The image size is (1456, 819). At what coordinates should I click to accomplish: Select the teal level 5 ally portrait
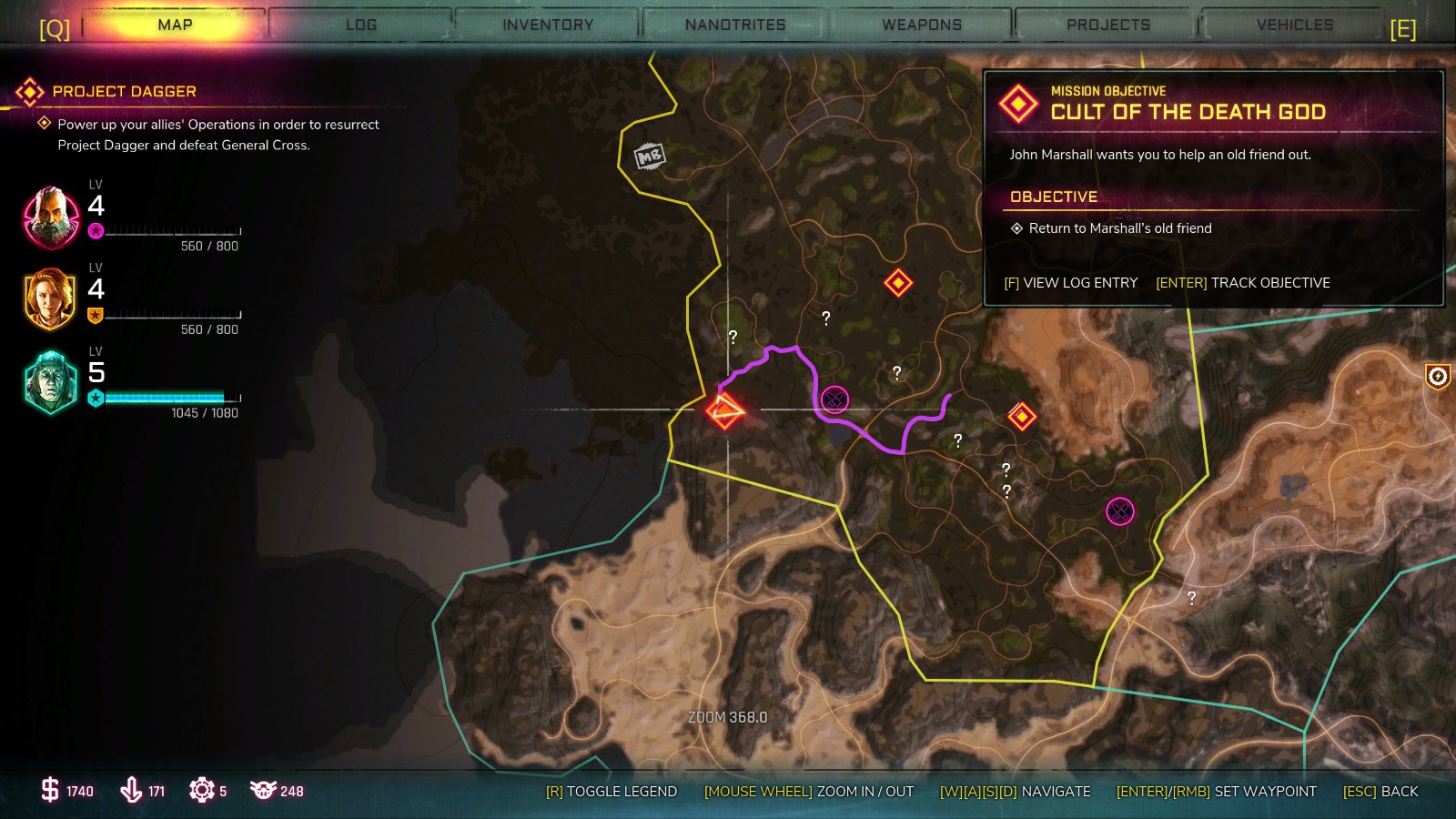pyautogui.click(x=51, y=383)
